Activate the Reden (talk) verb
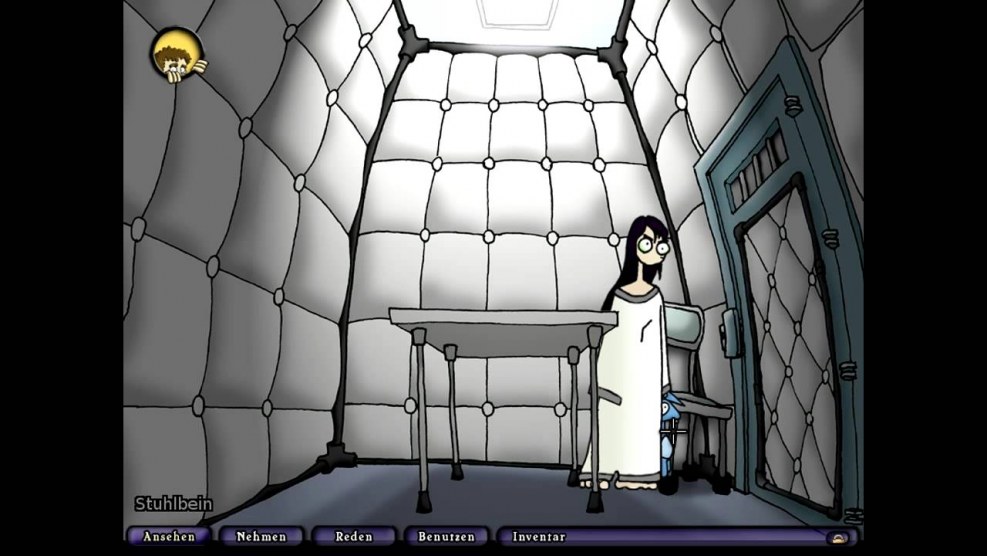Screen dimensions: 987x556 pyautogui.click(x=354, y=537)
